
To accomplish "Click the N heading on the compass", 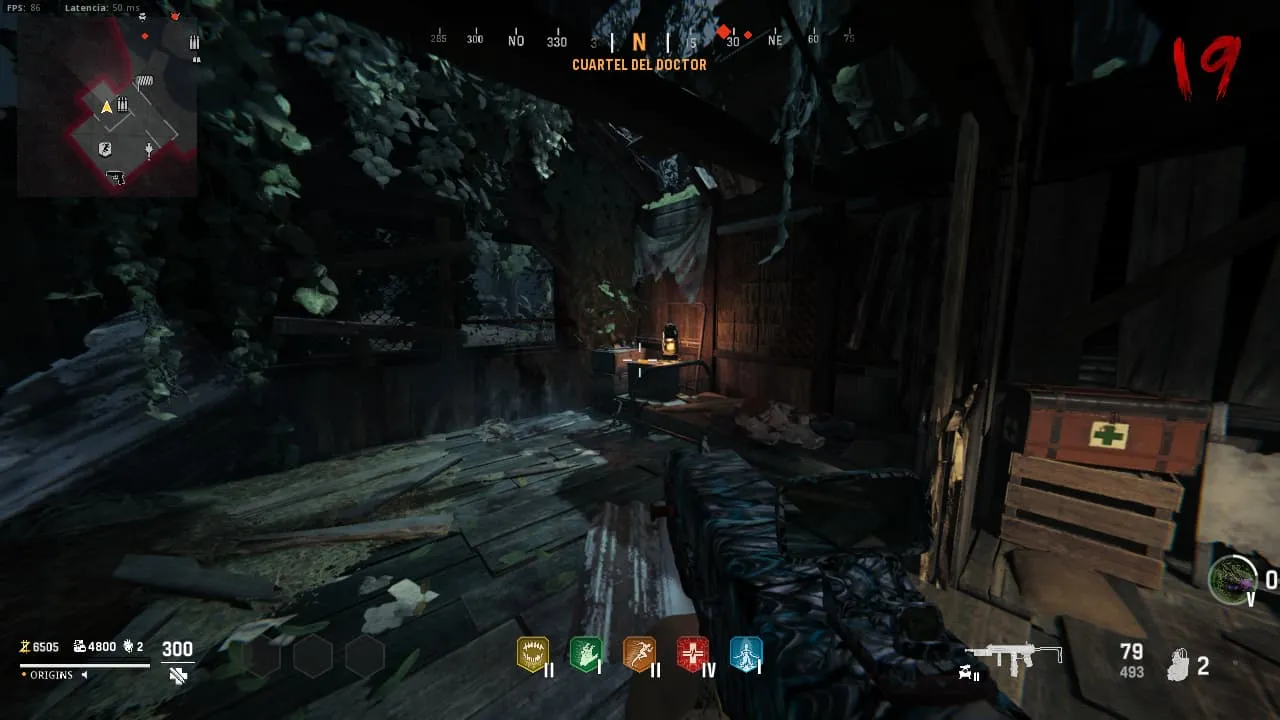I will (x=639, y=42).
